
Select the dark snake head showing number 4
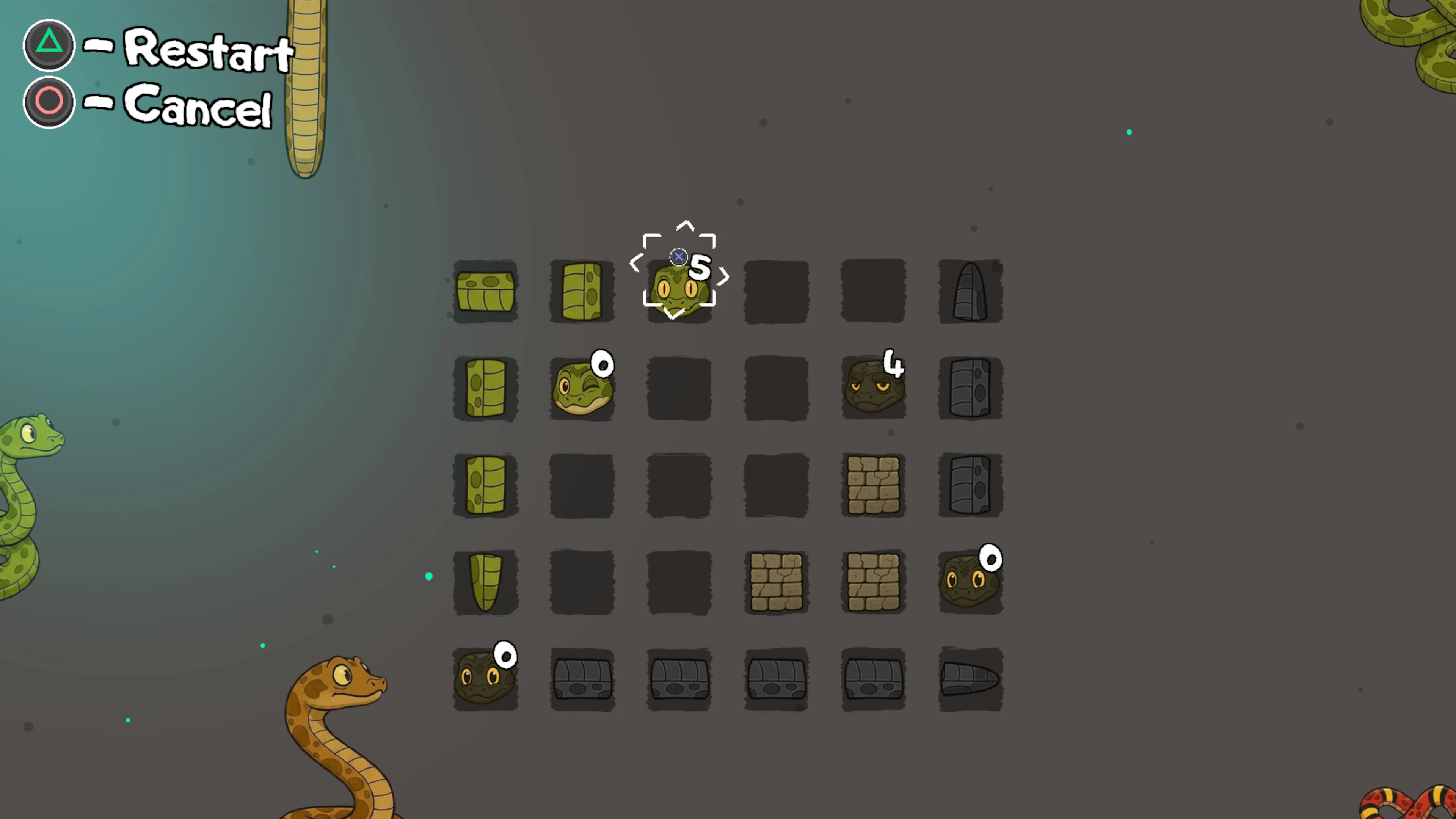coord(873,387)
